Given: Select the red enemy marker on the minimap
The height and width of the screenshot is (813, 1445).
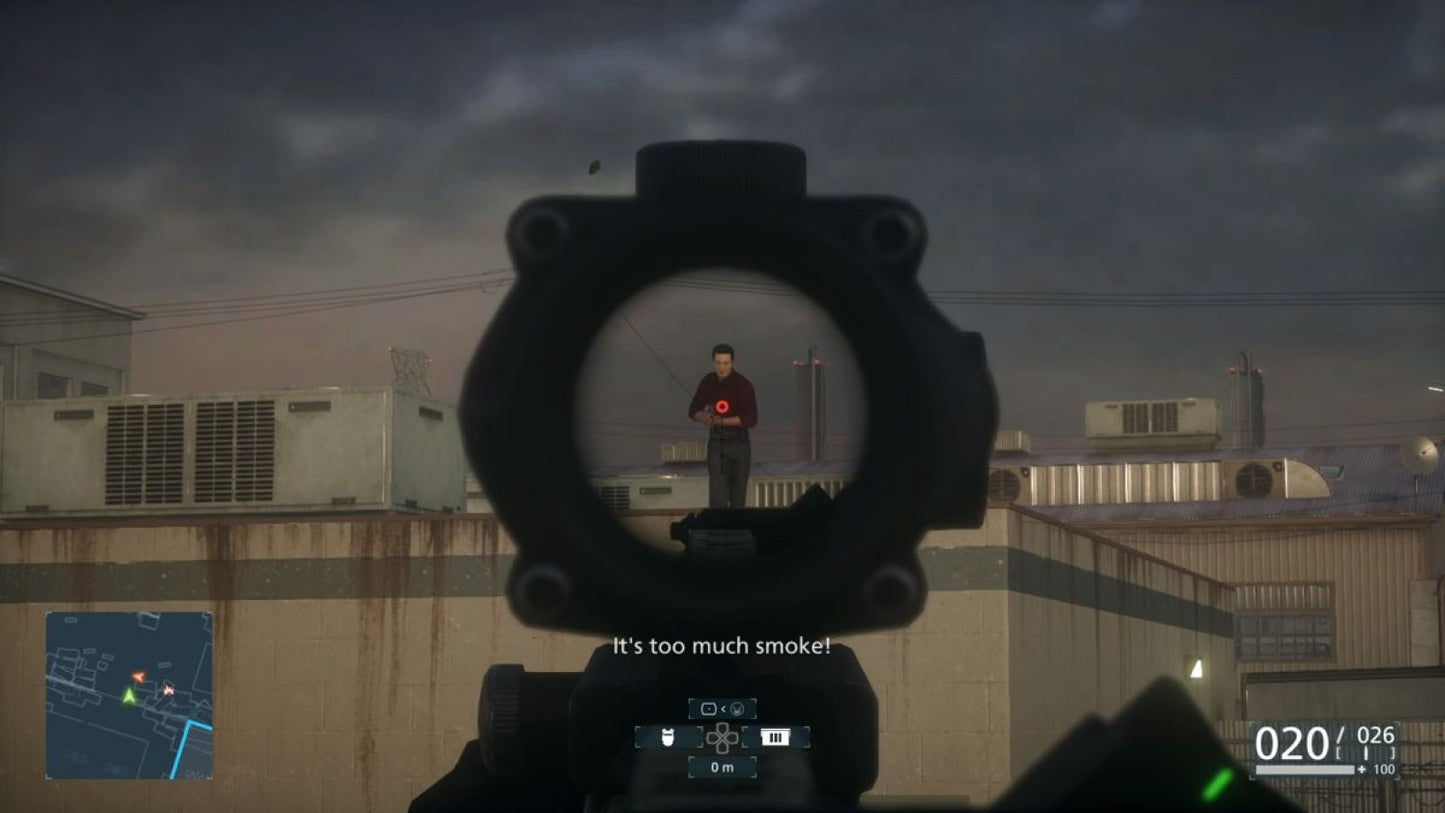Looking at the screenshot, I should 138,675.
